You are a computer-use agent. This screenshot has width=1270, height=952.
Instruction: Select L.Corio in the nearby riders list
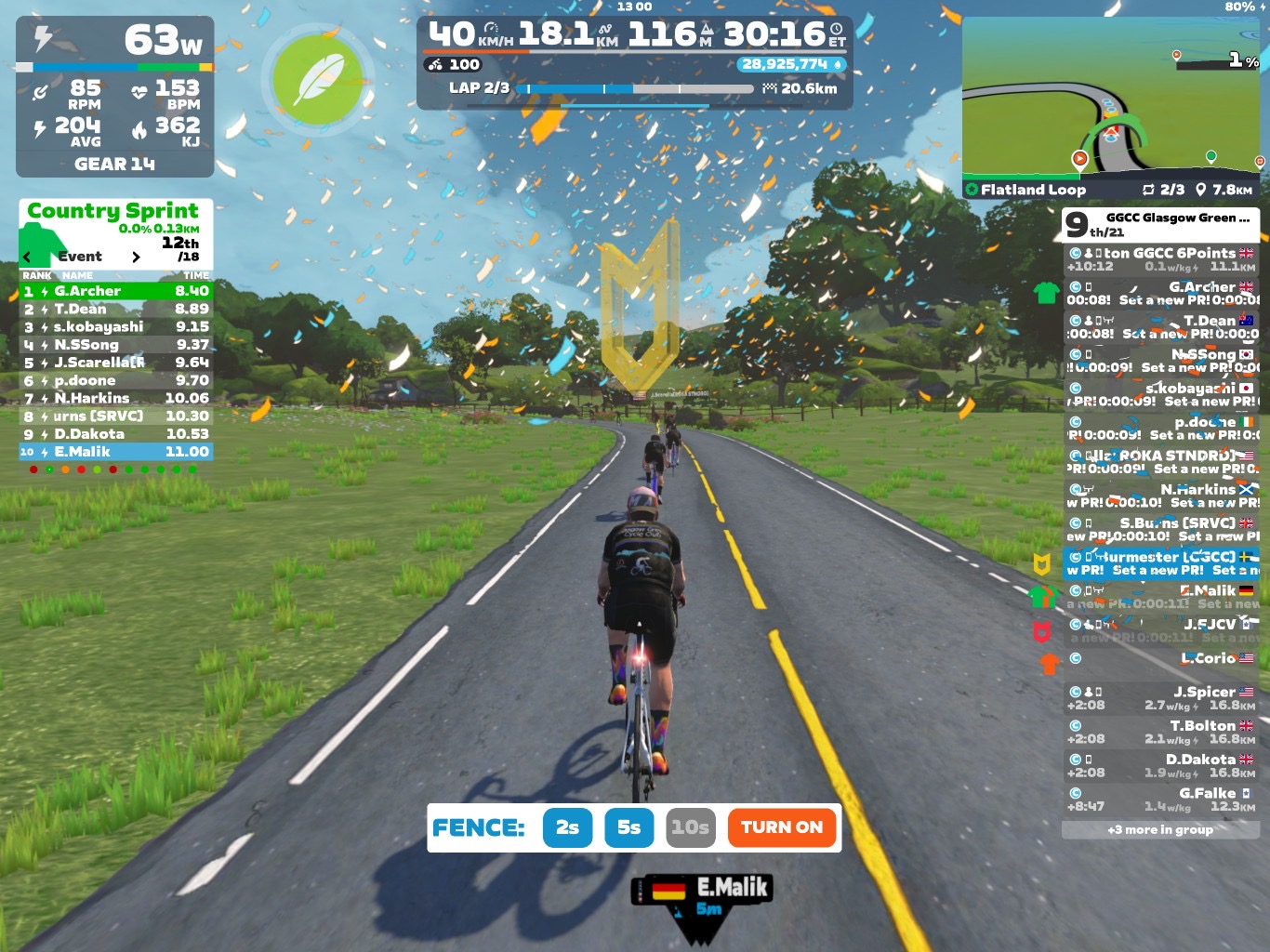coord(1160,658)
